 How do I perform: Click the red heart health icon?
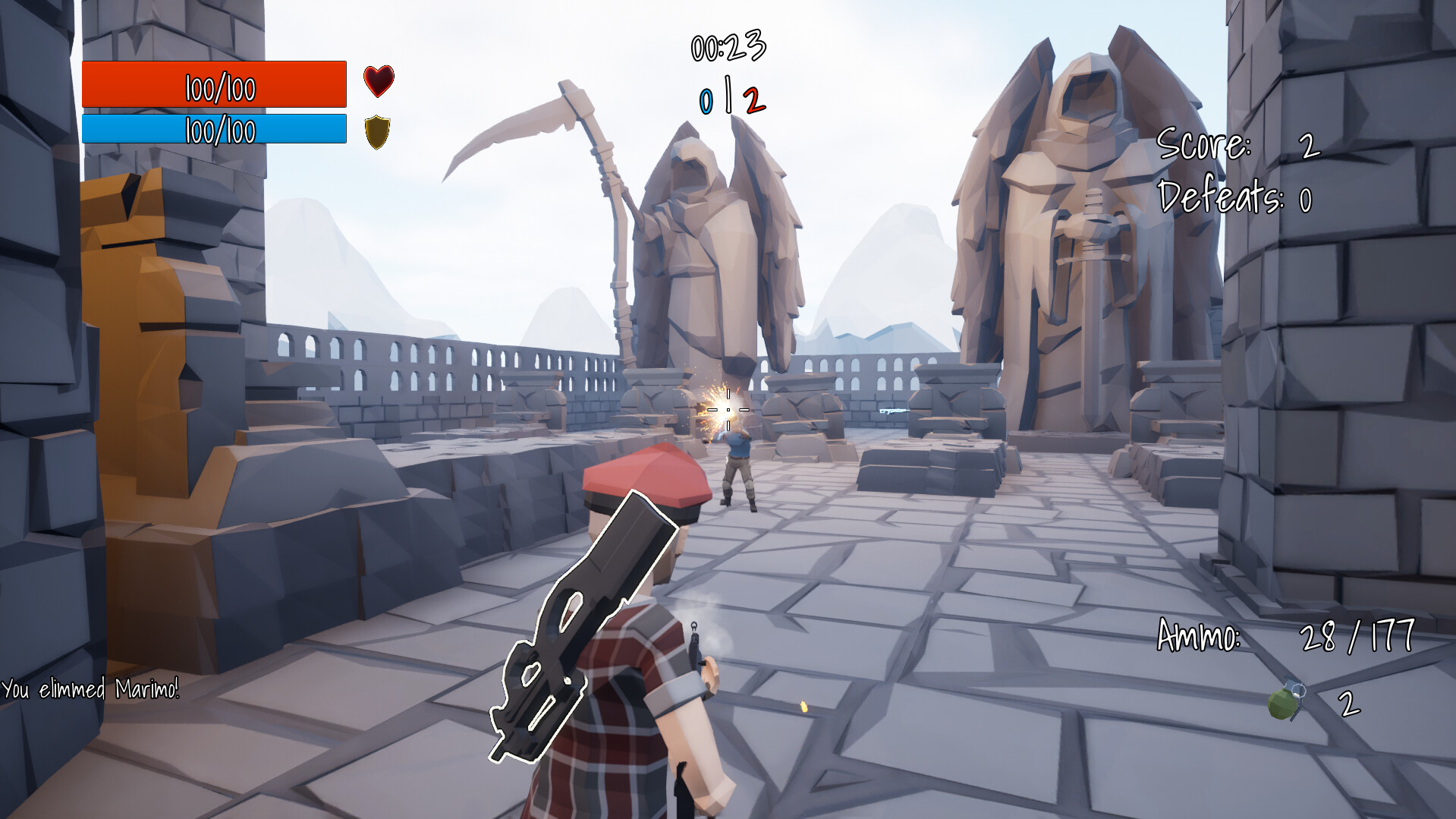coord(377,80)
